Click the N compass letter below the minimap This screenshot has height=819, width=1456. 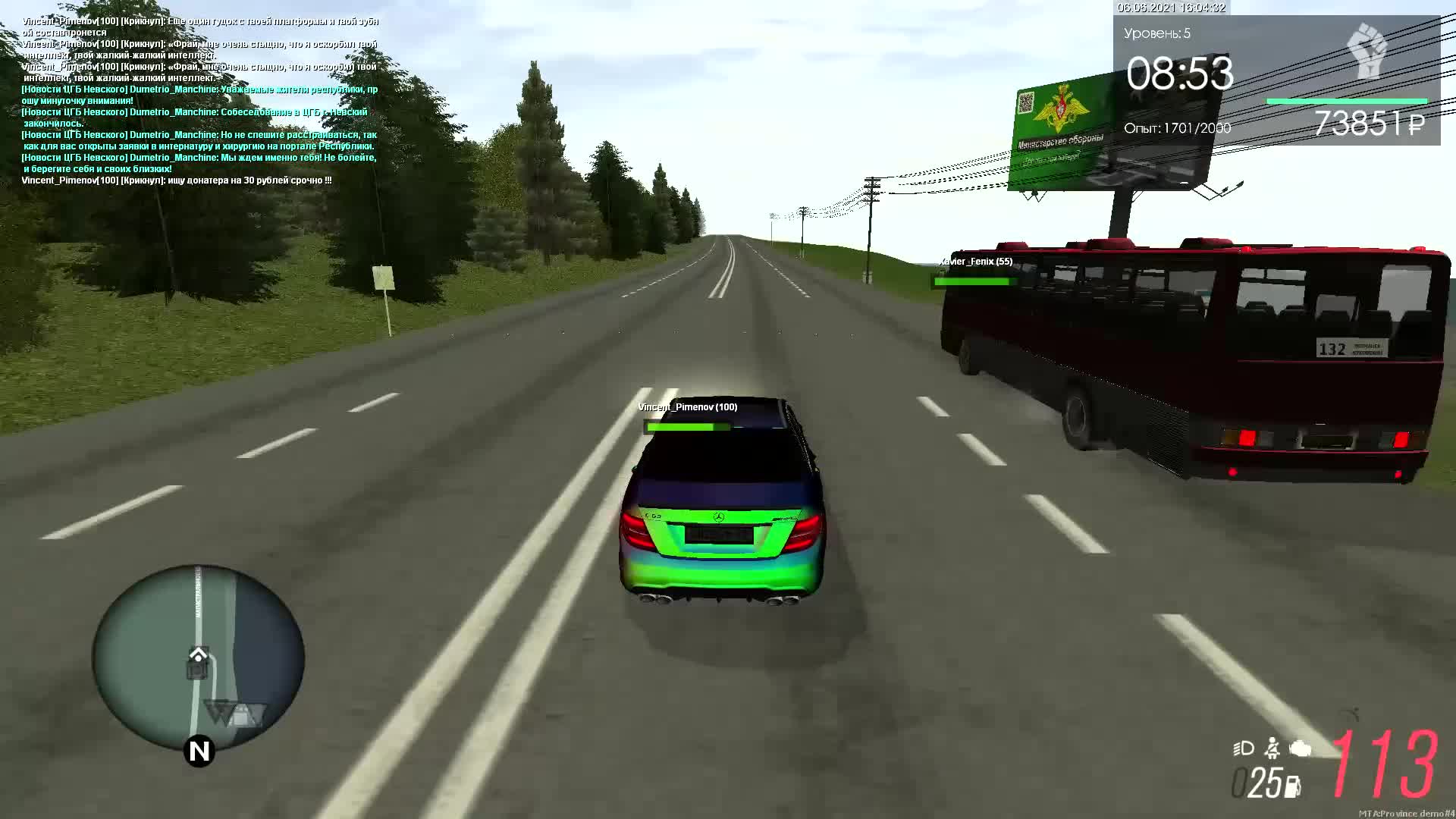(x=199, y=752)
